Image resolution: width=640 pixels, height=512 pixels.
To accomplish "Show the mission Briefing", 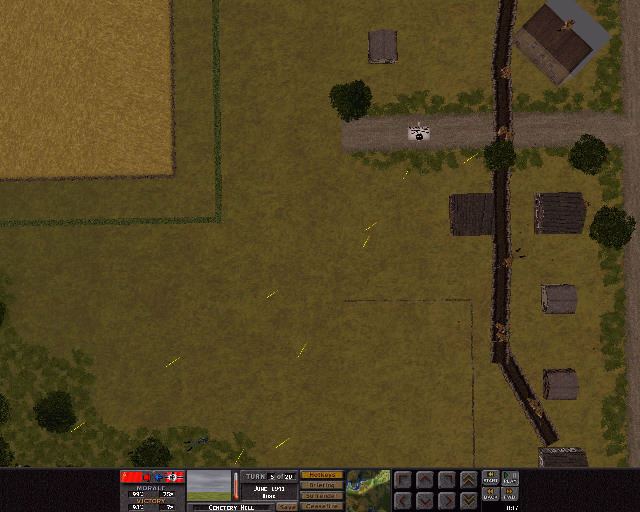I will 321,485.
